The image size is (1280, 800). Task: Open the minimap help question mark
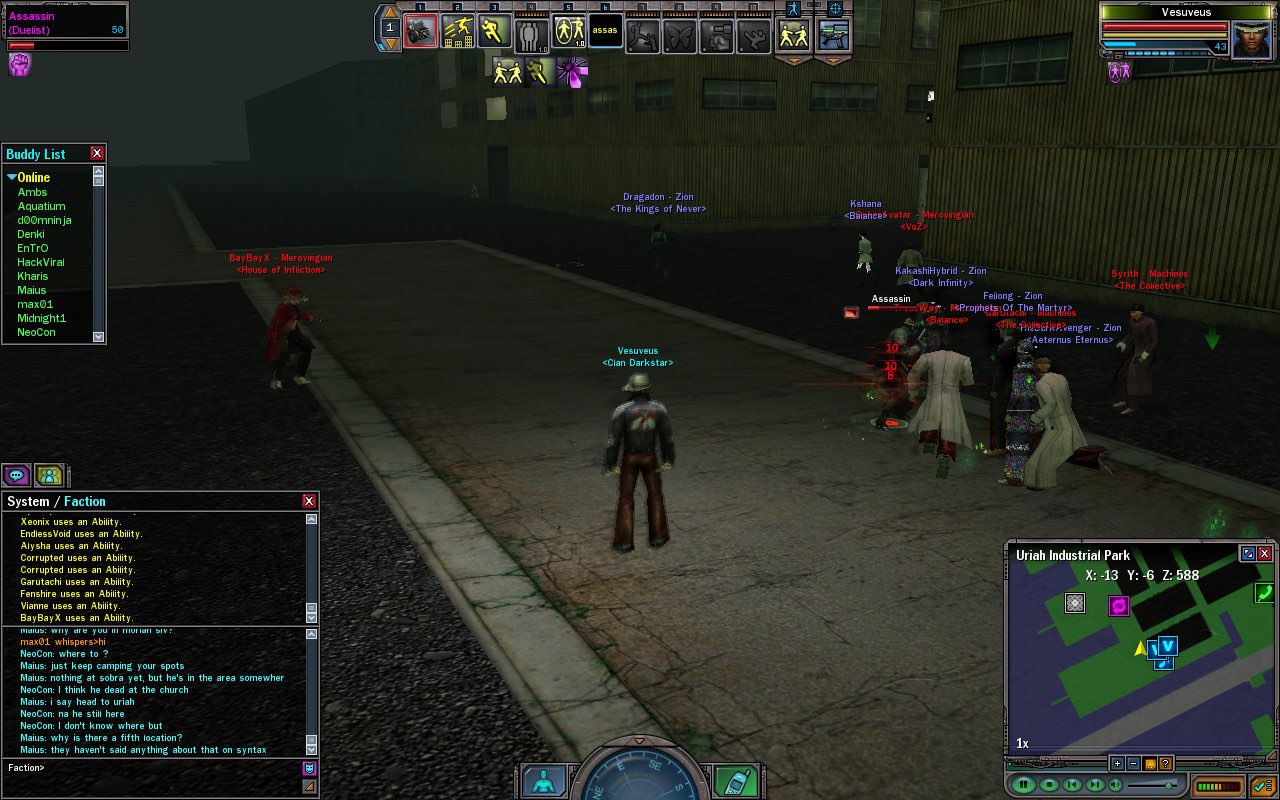pyautogui.click(x=1166, y=764)
